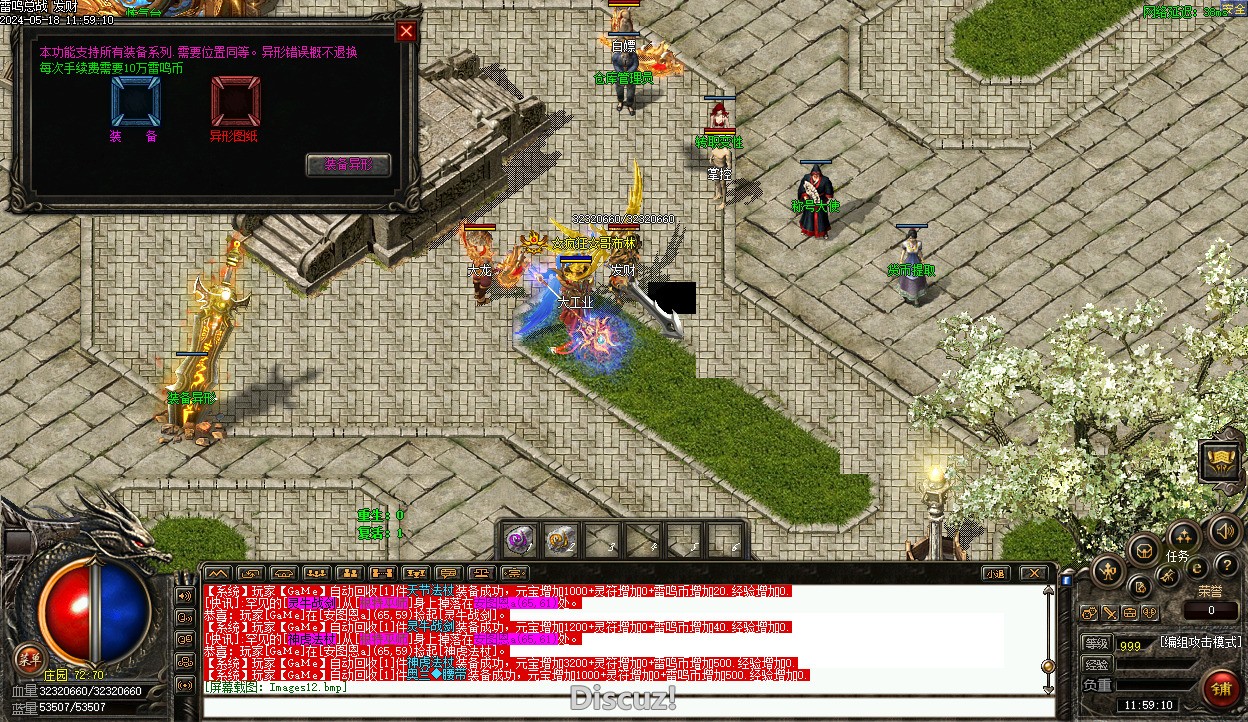Click the 小退 logout button
Screen dimensions: 1248x722
[994, 573]
